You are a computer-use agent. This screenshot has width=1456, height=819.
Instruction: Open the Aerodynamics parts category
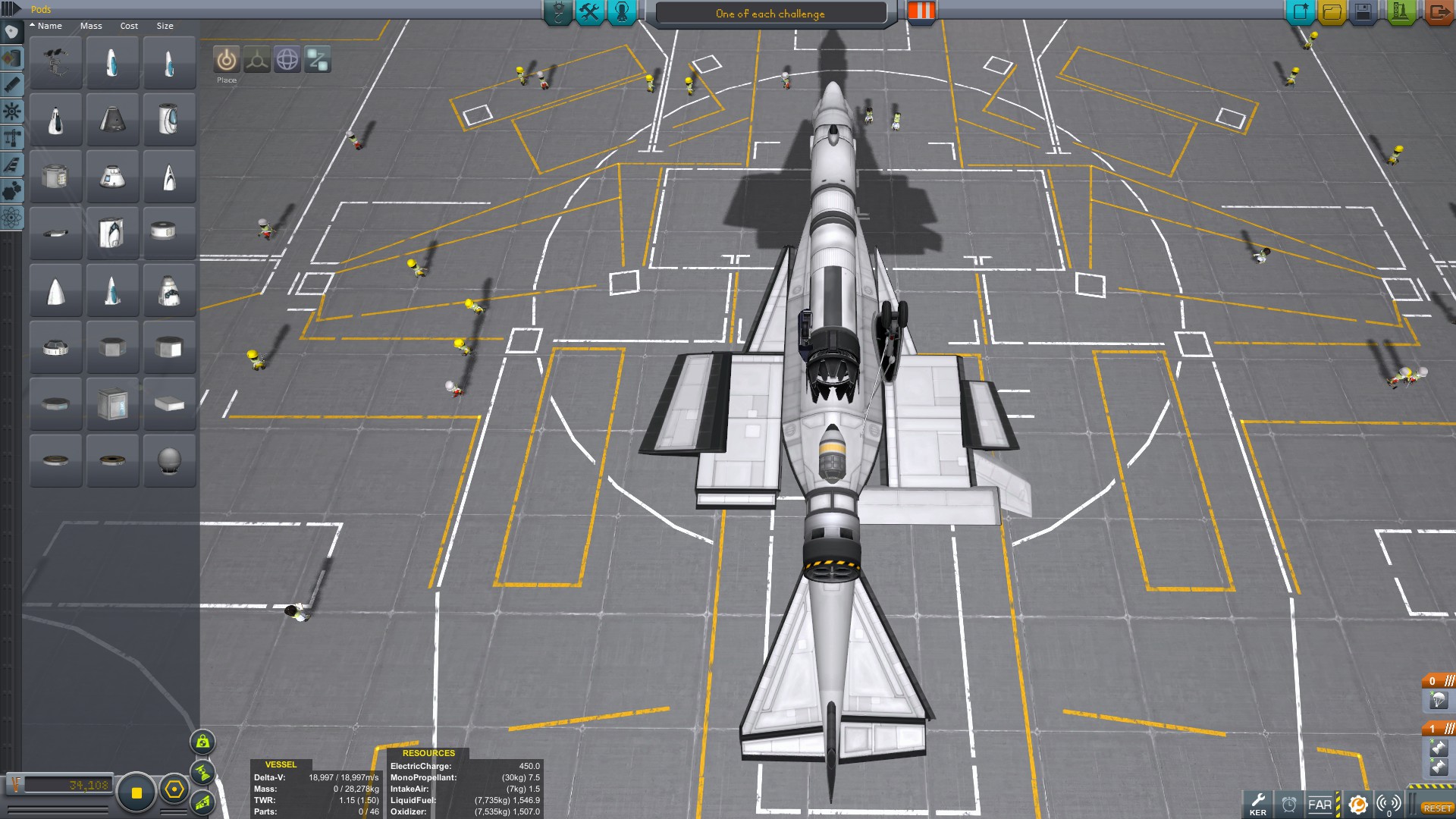click(12, 165)
